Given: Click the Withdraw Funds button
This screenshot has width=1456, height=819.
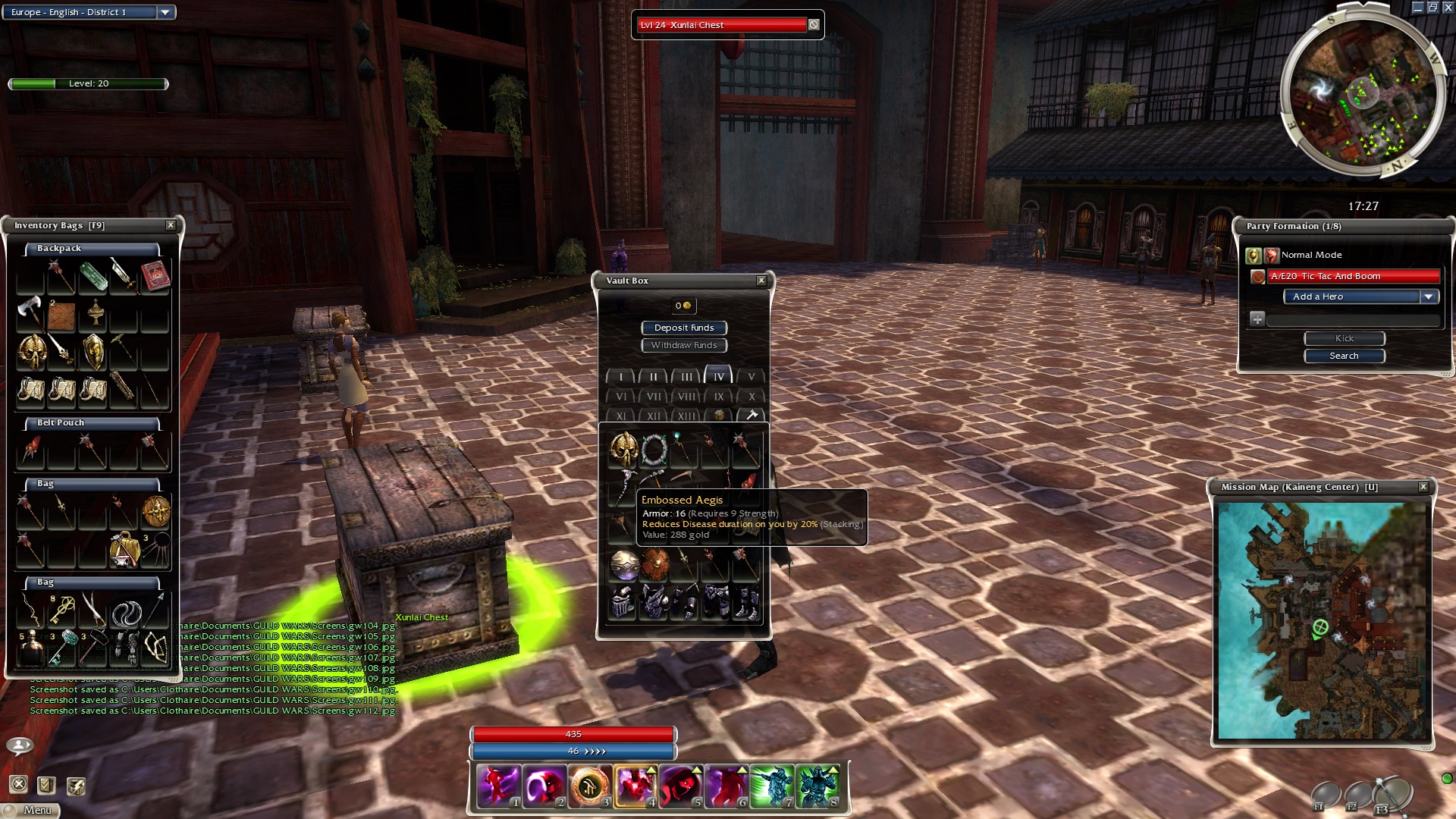Looking at the screenshot, I should coord(684,345).
